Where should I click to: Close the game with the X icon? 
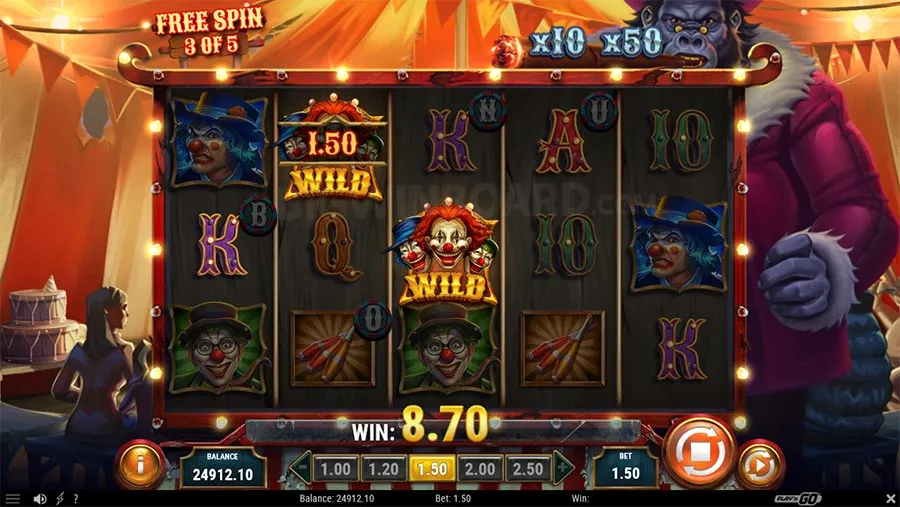coord(890,498)
